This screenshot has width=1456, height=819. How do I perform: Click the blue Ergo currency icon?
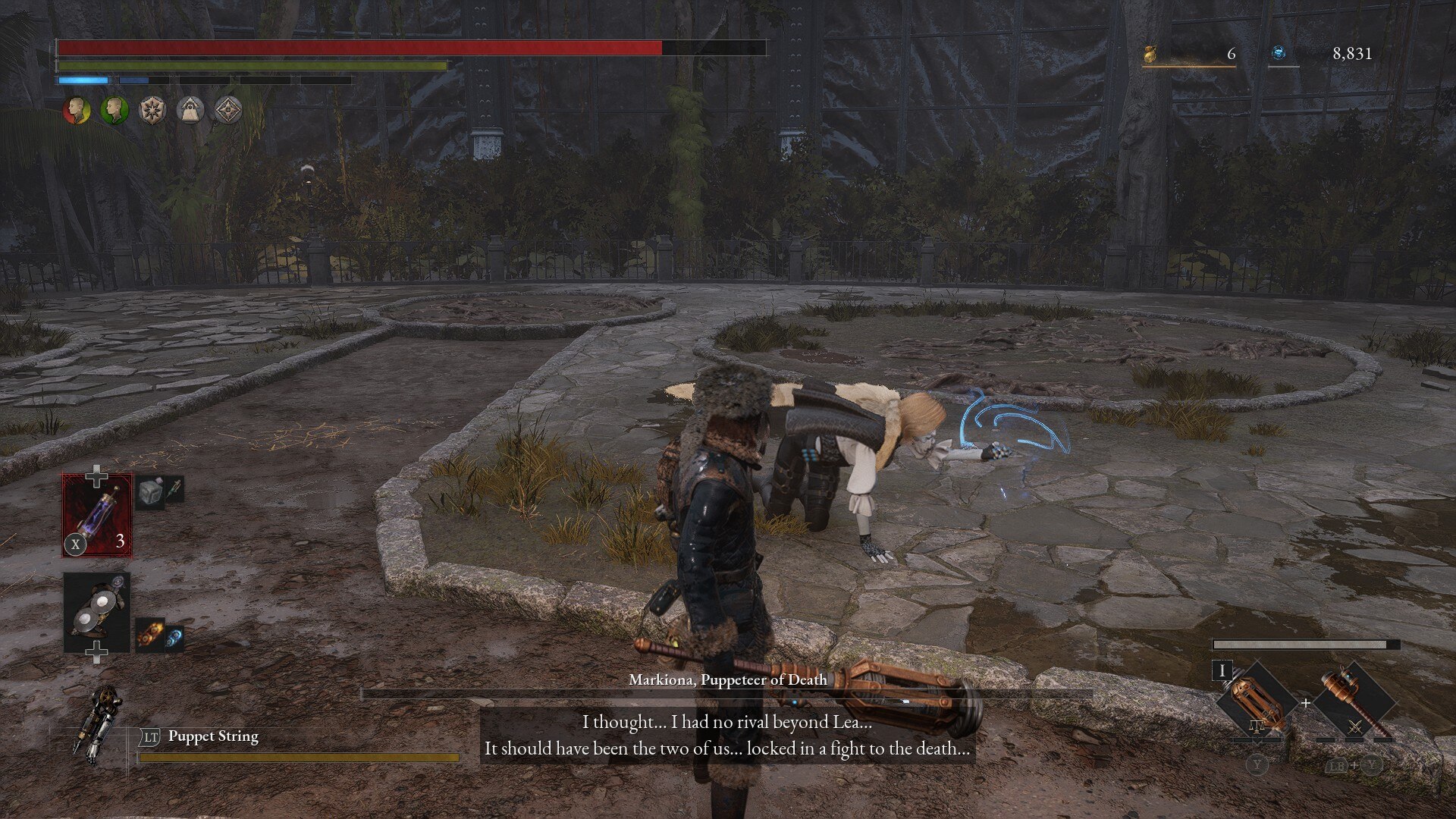[x=1279, y=53]
